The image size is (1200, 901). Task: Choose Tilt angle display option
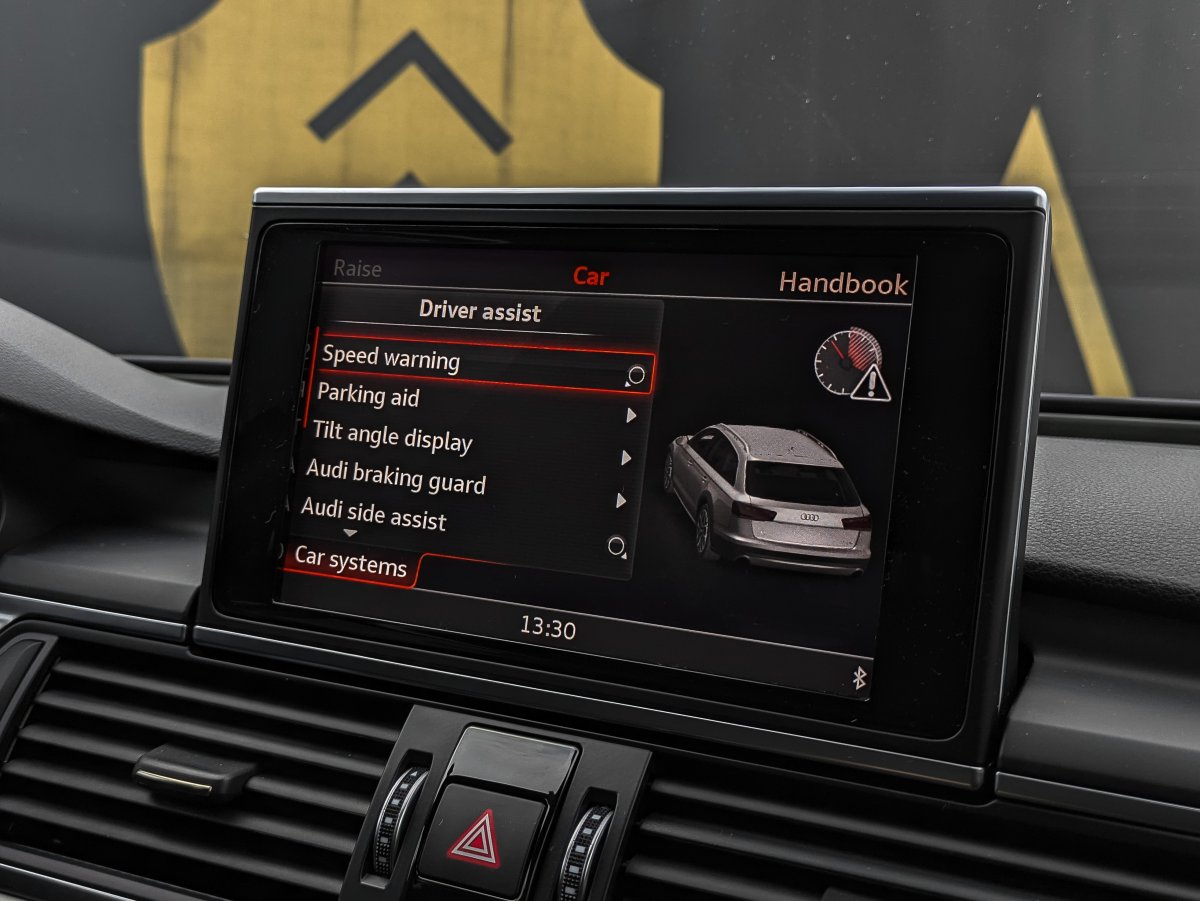pyautogui.click(x=392, y=437)
